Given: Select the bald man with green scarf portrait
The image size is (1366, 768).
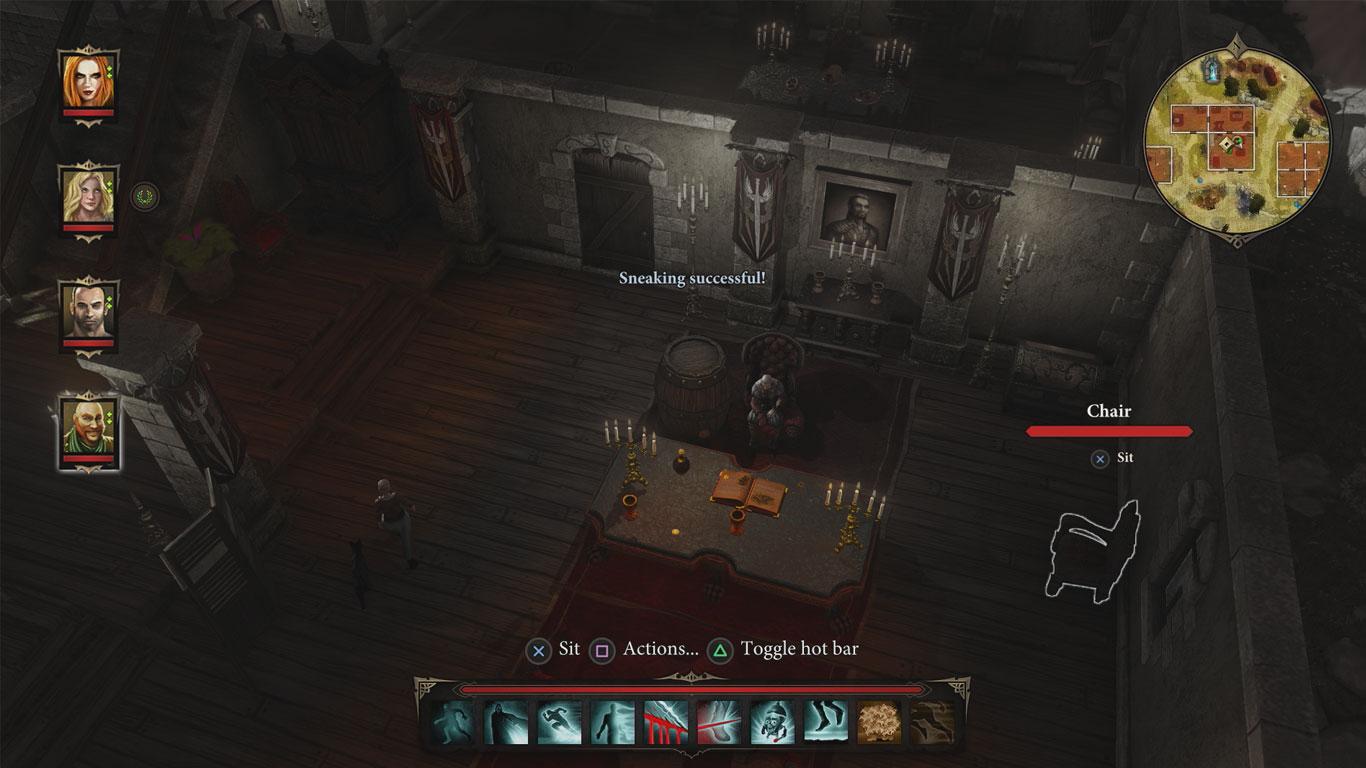Looking at the screenshot, I should point(88,426).
